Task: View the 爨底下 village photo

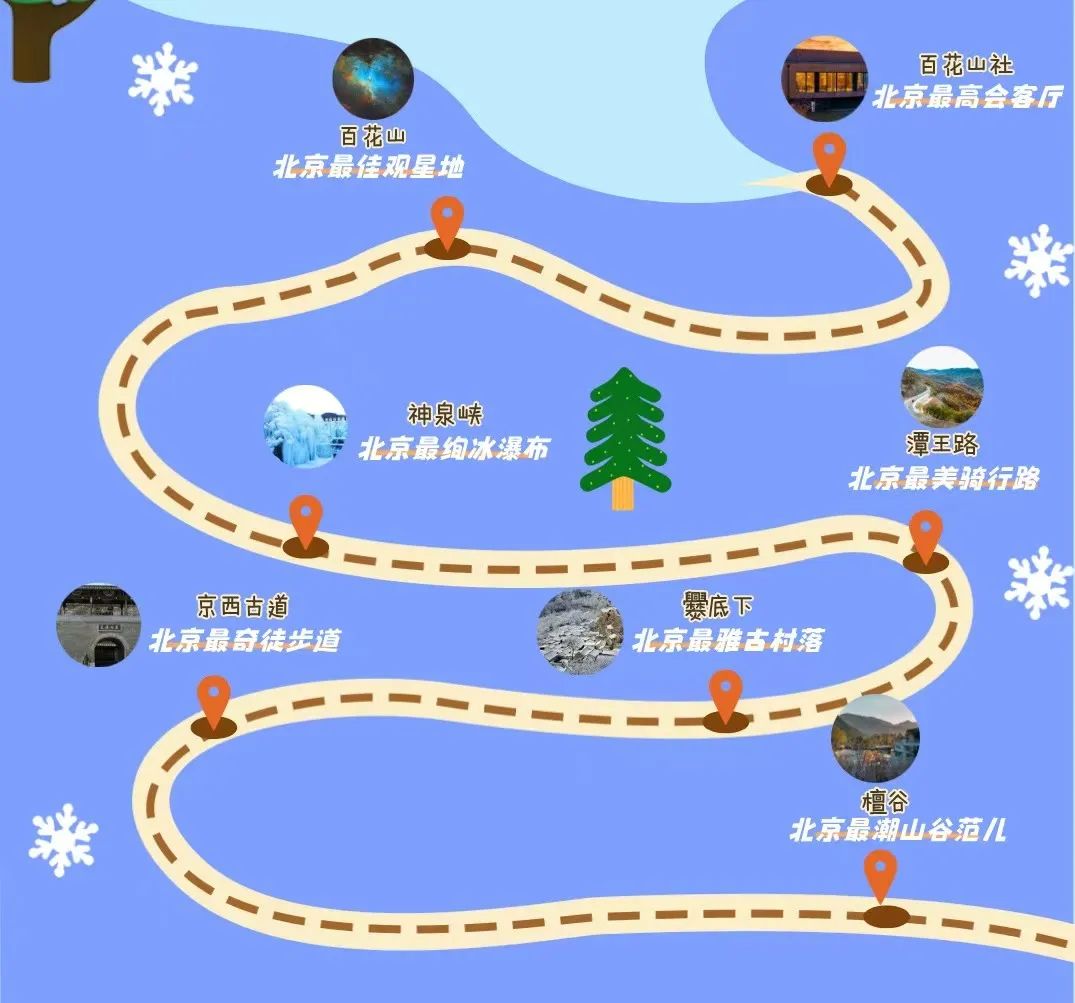Action: tap(580, 632)
